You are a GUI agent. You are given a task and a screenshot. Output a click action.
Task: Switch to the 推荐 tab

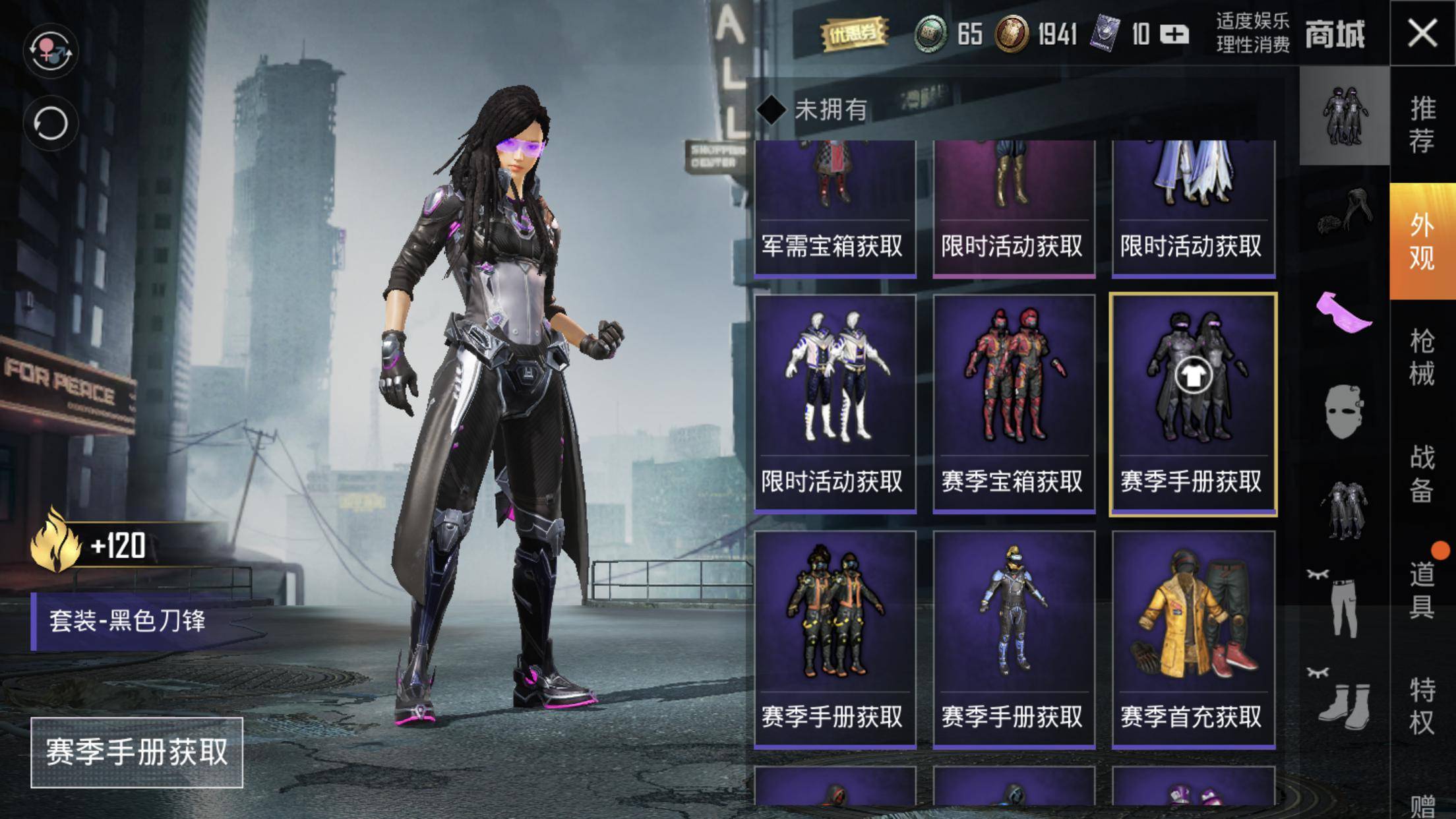1422,125
